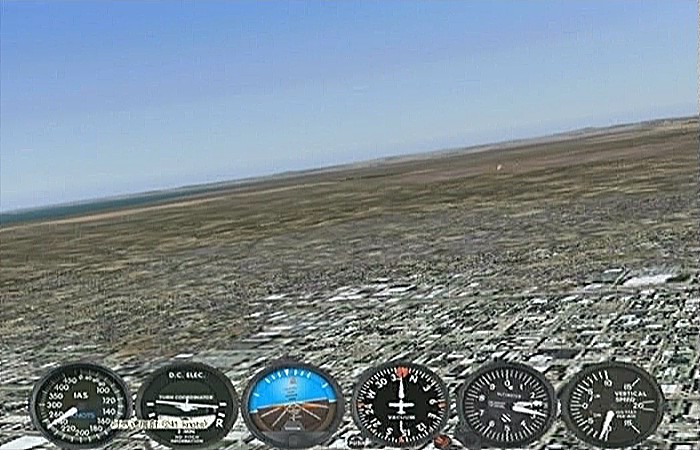Select the vertical speed indicator
The image size is (700, 450).
611,404
